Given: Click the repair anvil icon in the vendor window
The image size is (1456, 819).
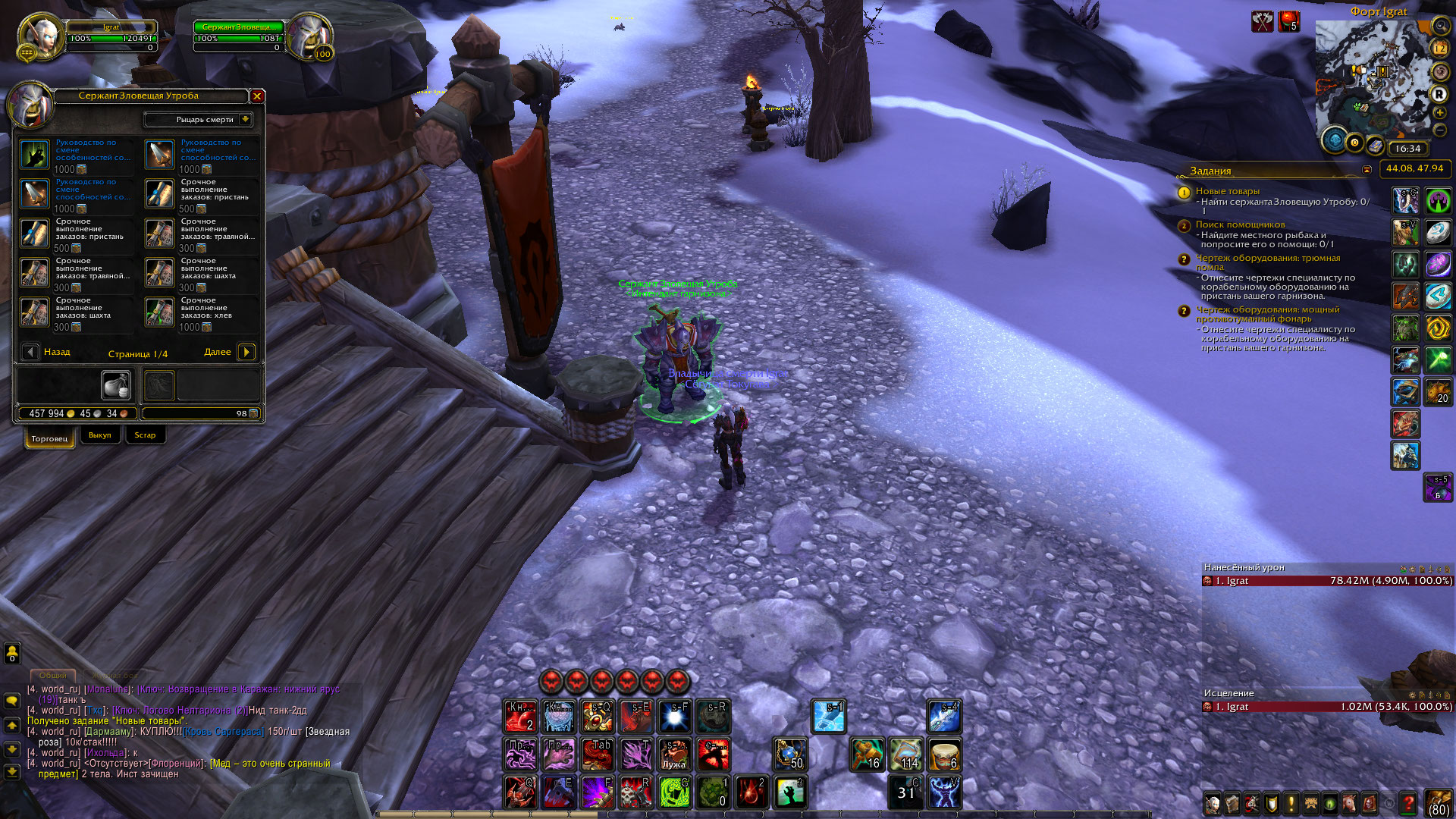Looking at the screenshot, I should click(x=116, y=385).
